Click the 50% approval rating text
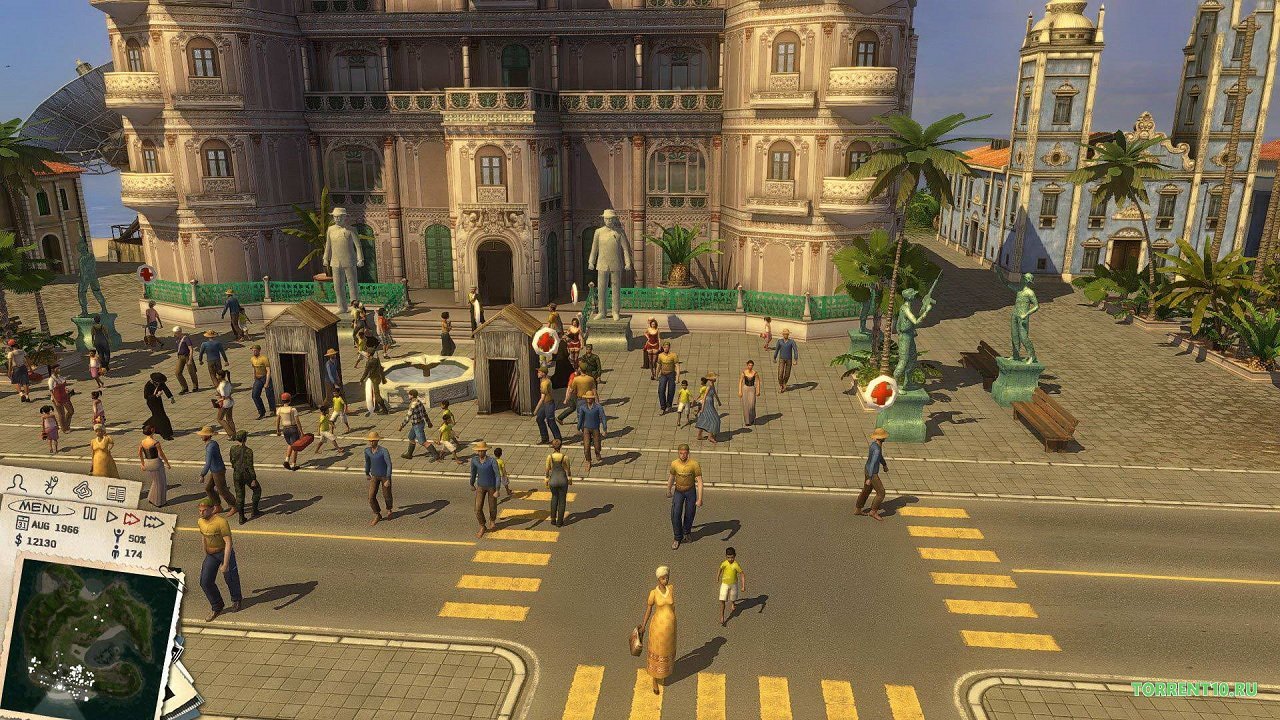This screenshot has width=1280, height=720. [x=136, y=540]
